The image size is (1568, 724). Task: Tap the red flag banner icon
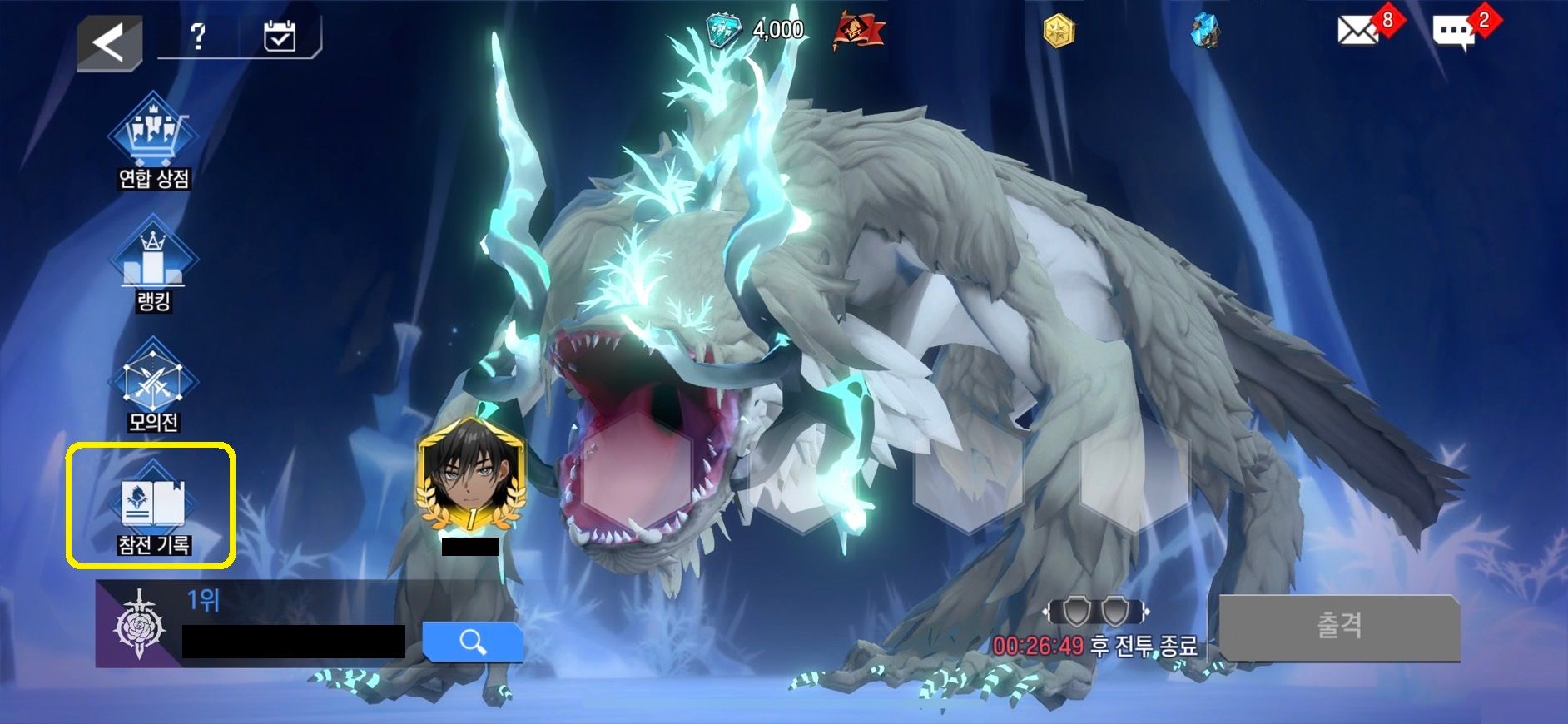(858, 32)
